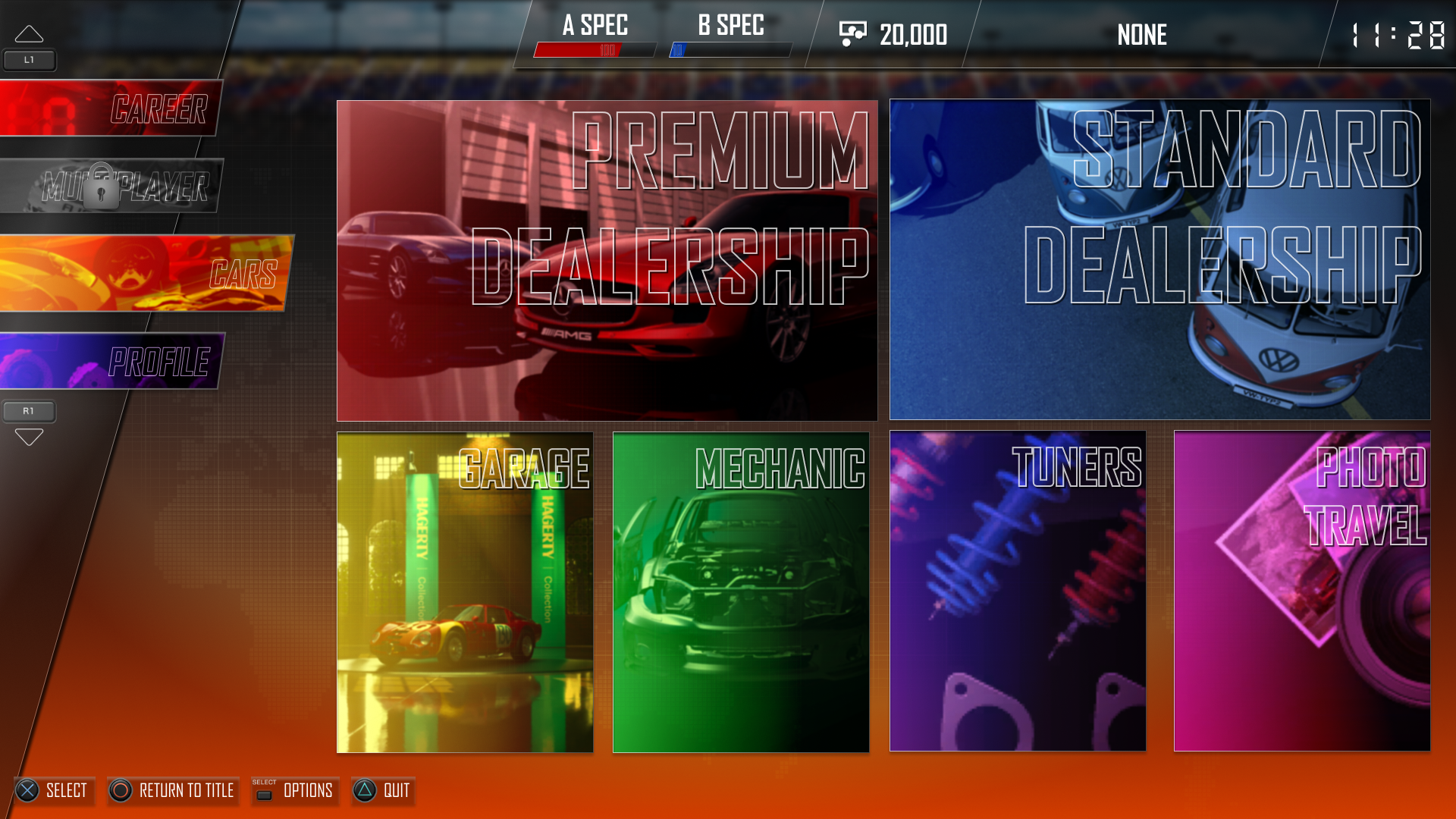Click the down arrow below the menu tabs

29,437
